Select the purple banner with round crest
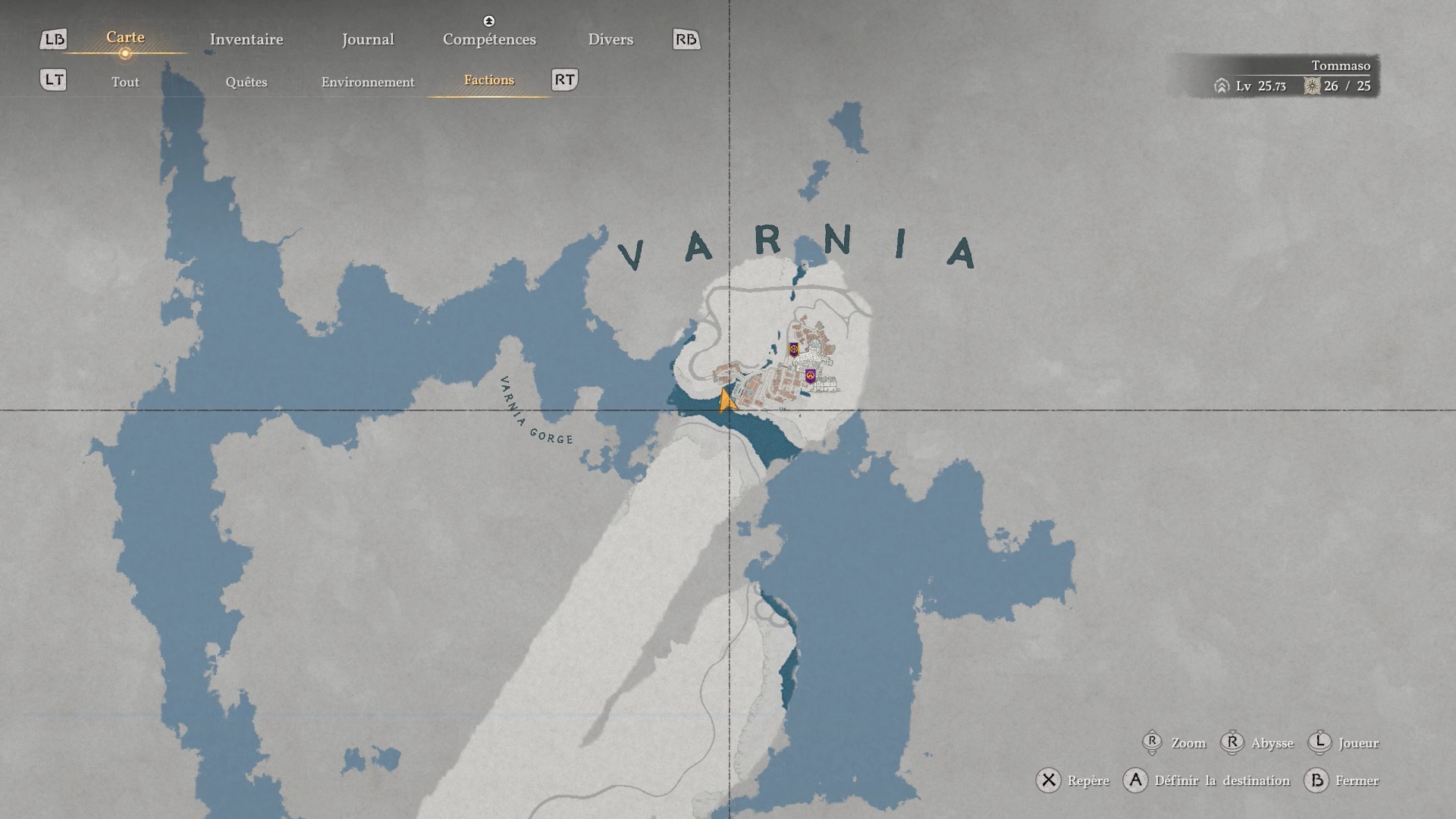The width and height of the screenshot is (1456, 819). pyautogui.click(x=810, y=375)
